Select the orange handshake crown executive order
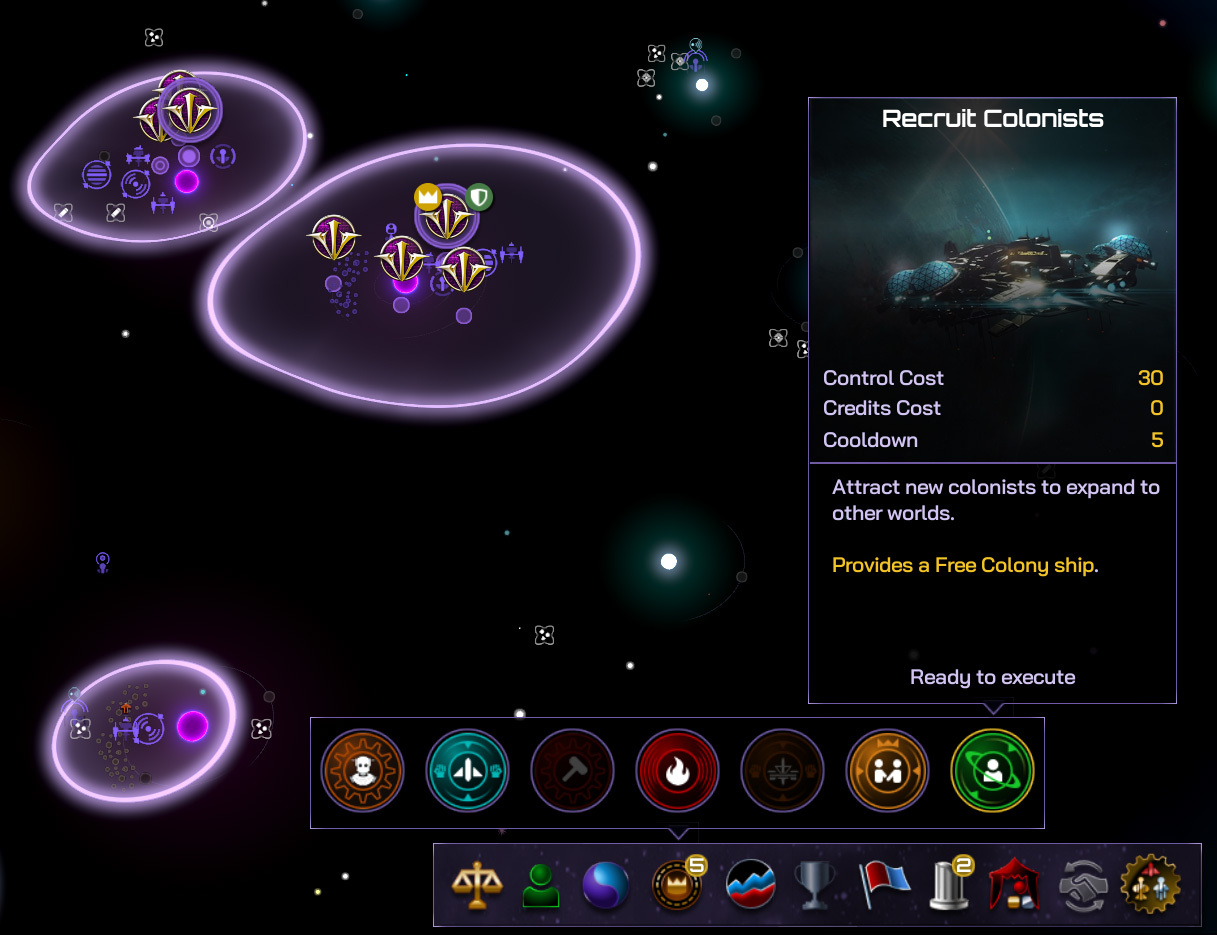The width and height of the screenshot is (1217, 935). coord(887,771)
